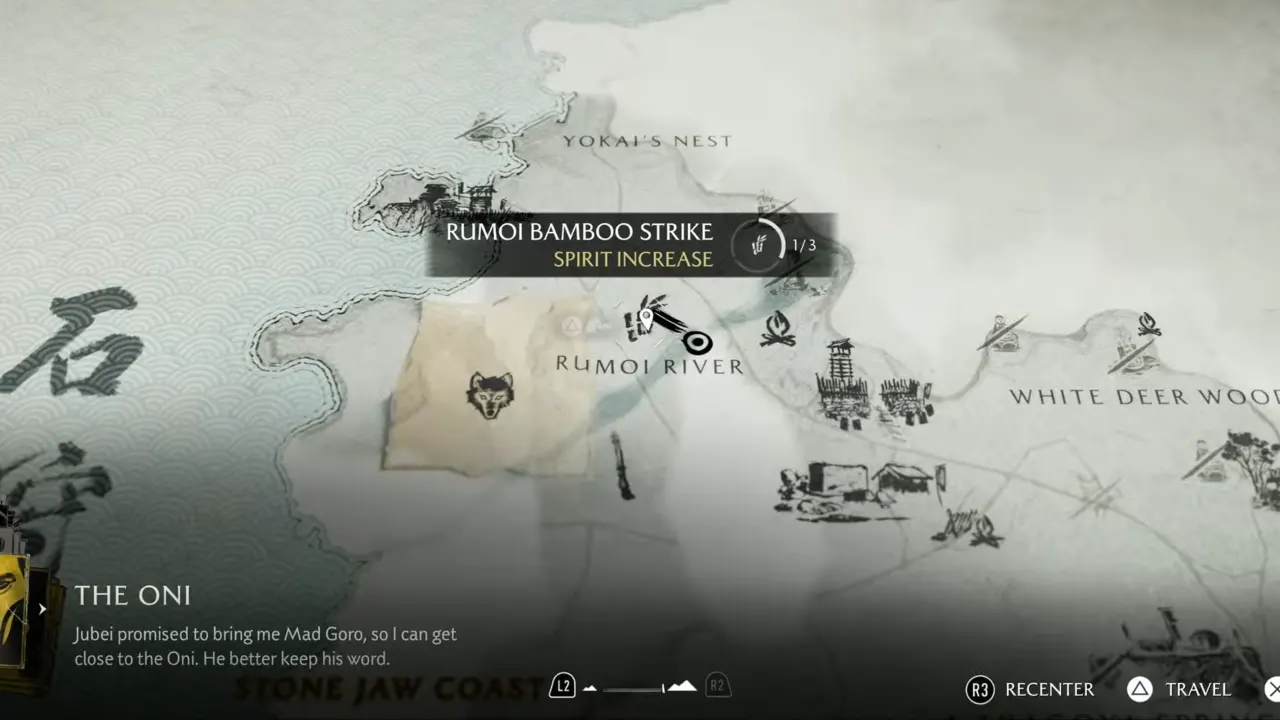Click the map zoom level slider
Viewport: 1280px width, 720px height.
click(640, 687)
